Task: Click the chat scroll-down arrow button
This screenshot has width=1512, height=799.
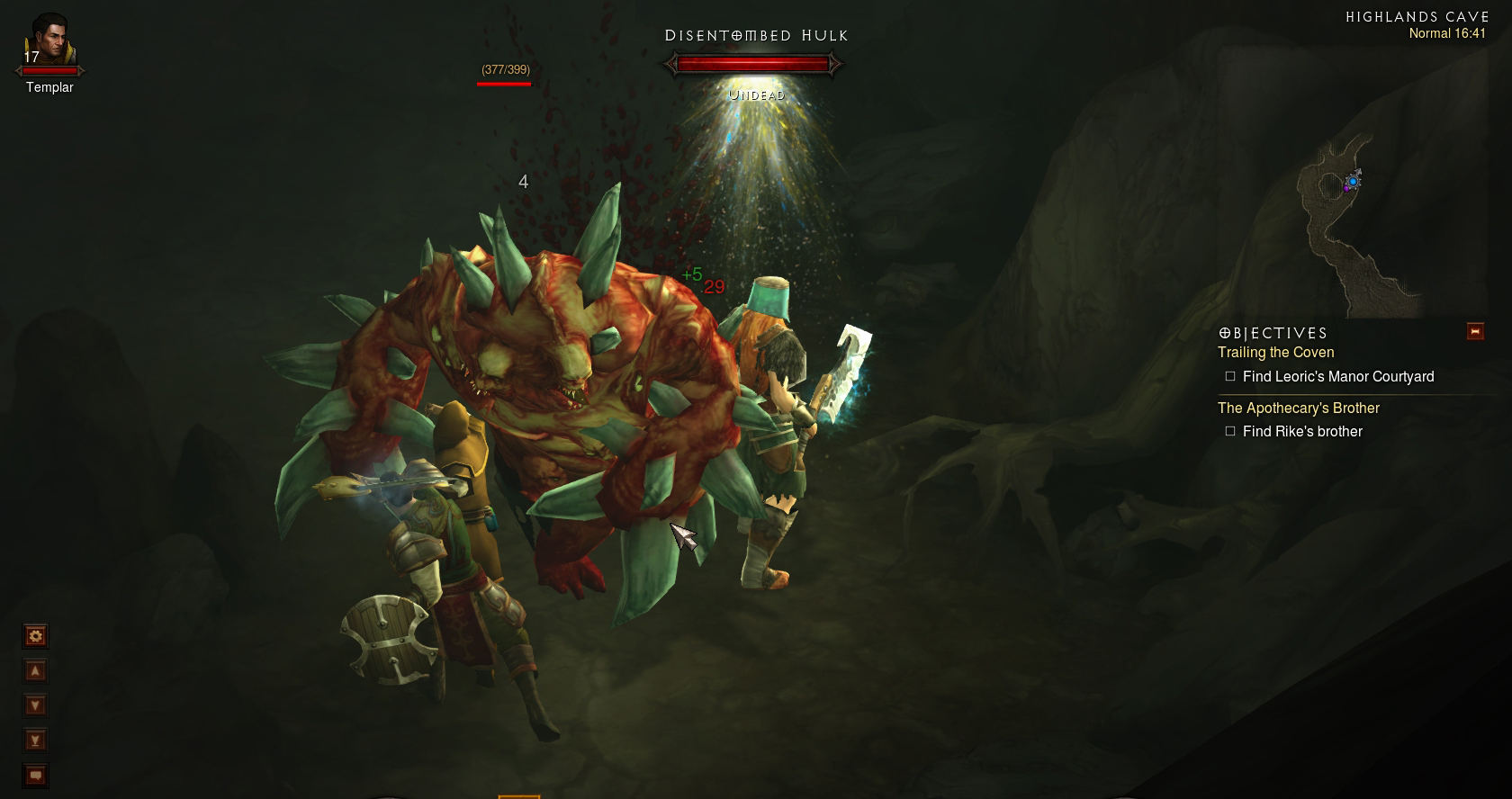Action: (x=35, y=705)
